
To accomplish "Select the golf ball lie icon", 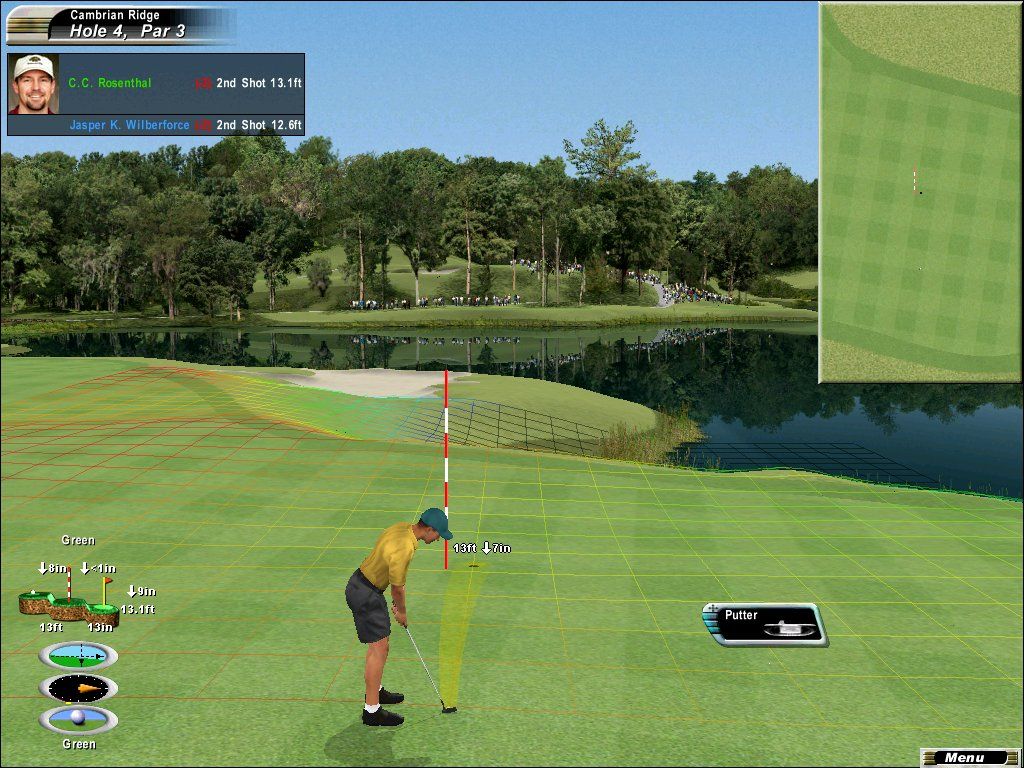I will tap(78, 719).
